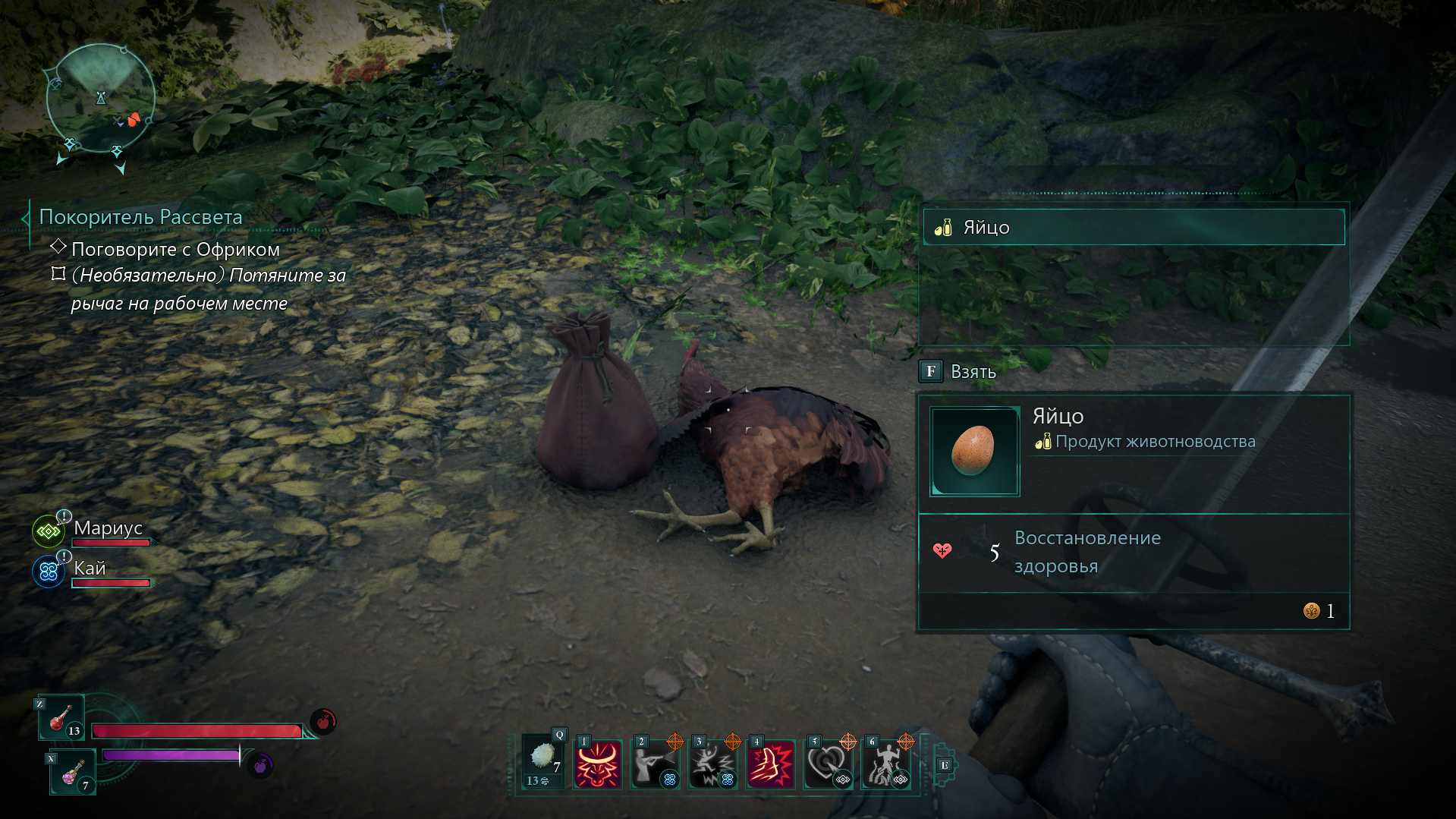Viewport: 1456px width, 819px height.
Task: Select the Яйцо entry in loot list
Action: click(x=1134, y=228)
